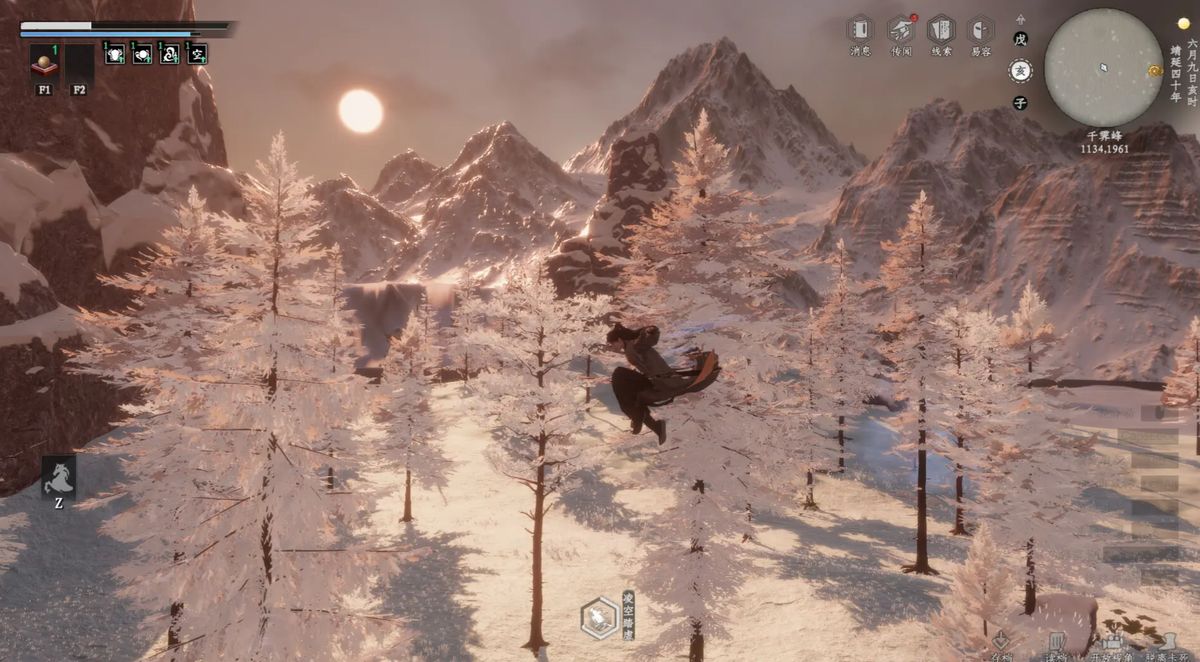The width and height of the screenshot is (1200, 662).
Task: Select the 戌 time marker
Action: click(x=1020, y=38)
